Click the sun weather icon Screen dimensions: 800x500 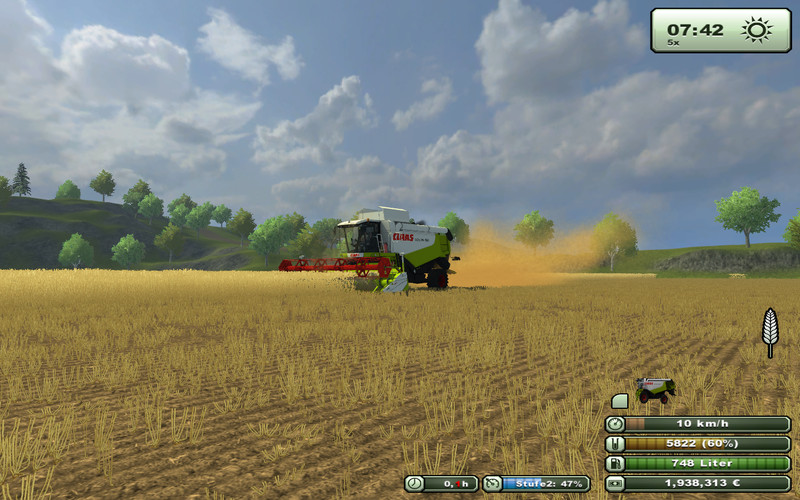(x=757, y=29)
